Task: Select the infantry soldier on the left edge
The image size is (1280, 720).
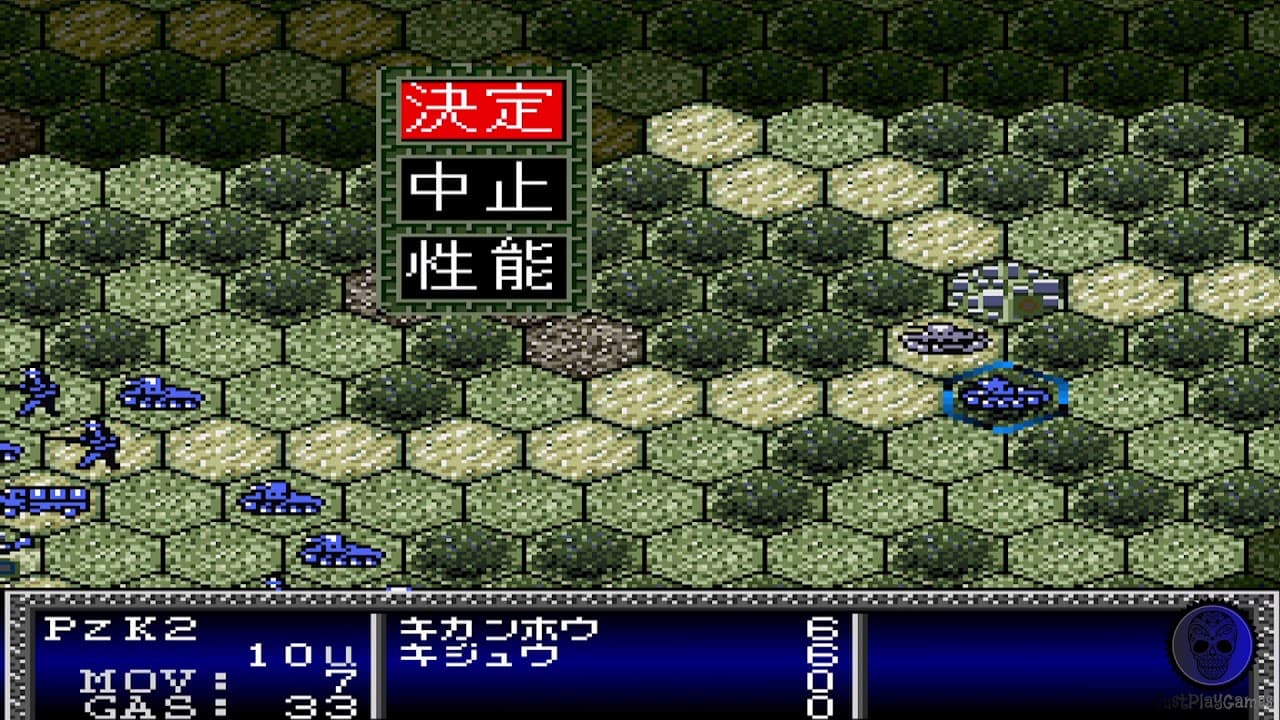Action: (35, 390)
